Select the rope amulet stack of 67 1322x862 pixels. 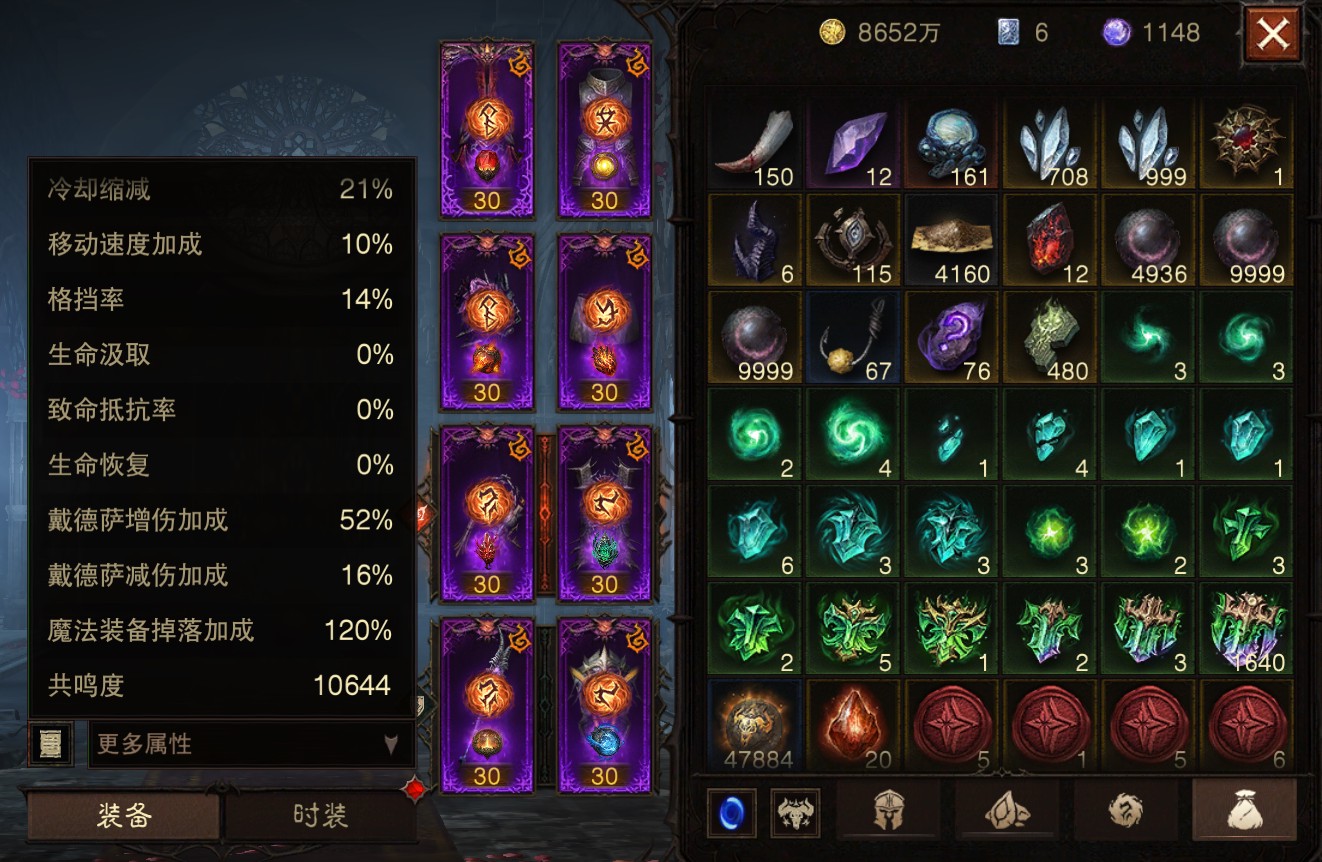pyautogui.click(x=853, y=338)
